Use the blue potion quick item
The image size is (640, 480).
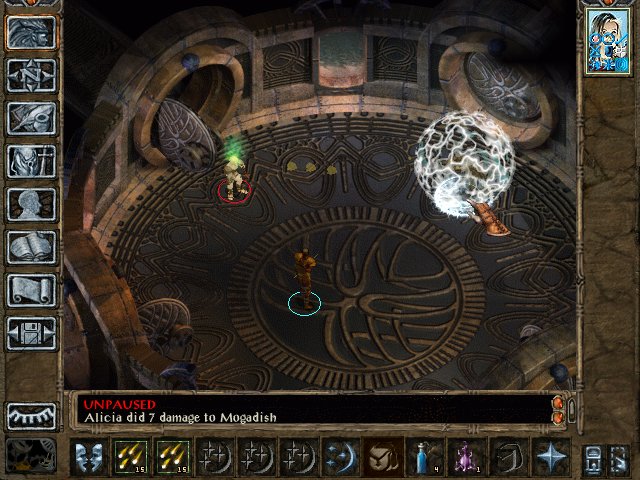424,456
